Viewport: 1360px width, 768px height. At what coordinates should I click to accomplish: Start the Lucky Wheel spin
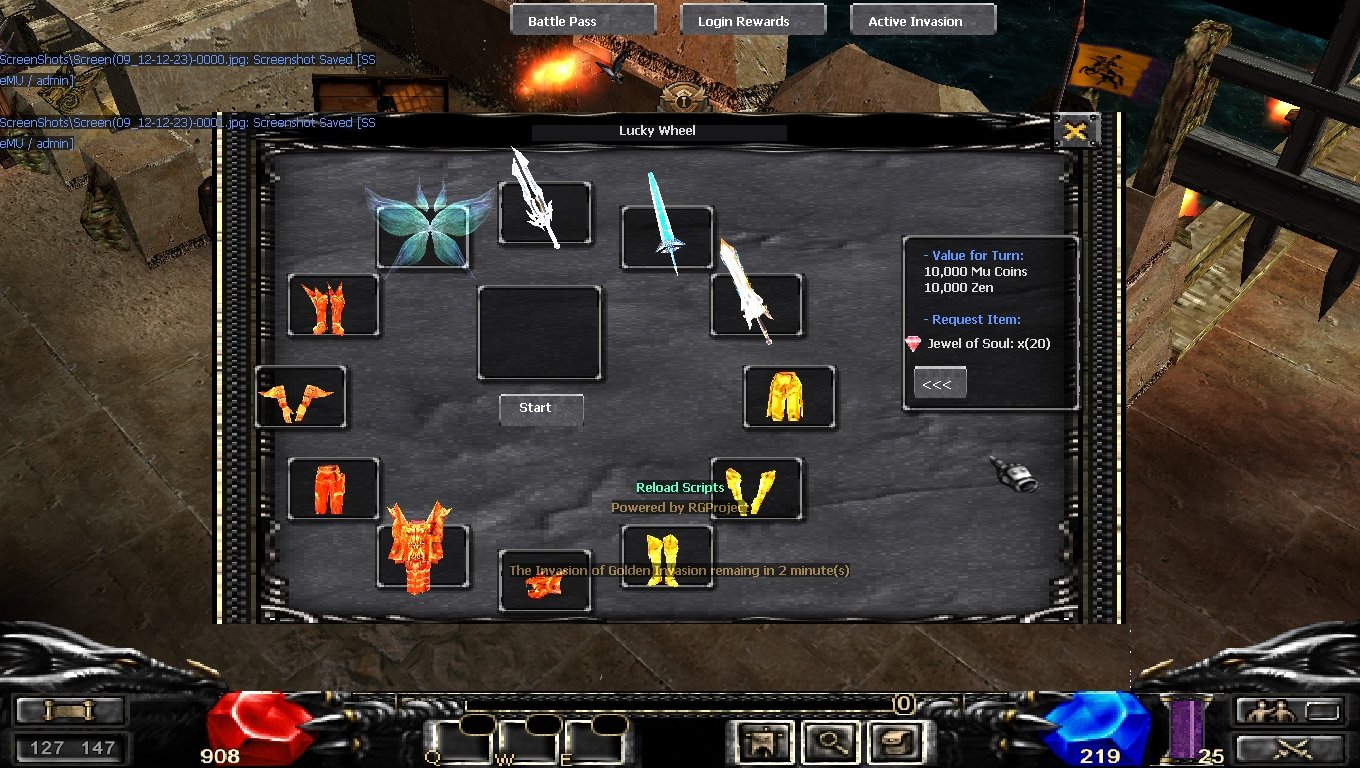click(x=541, y=408)
